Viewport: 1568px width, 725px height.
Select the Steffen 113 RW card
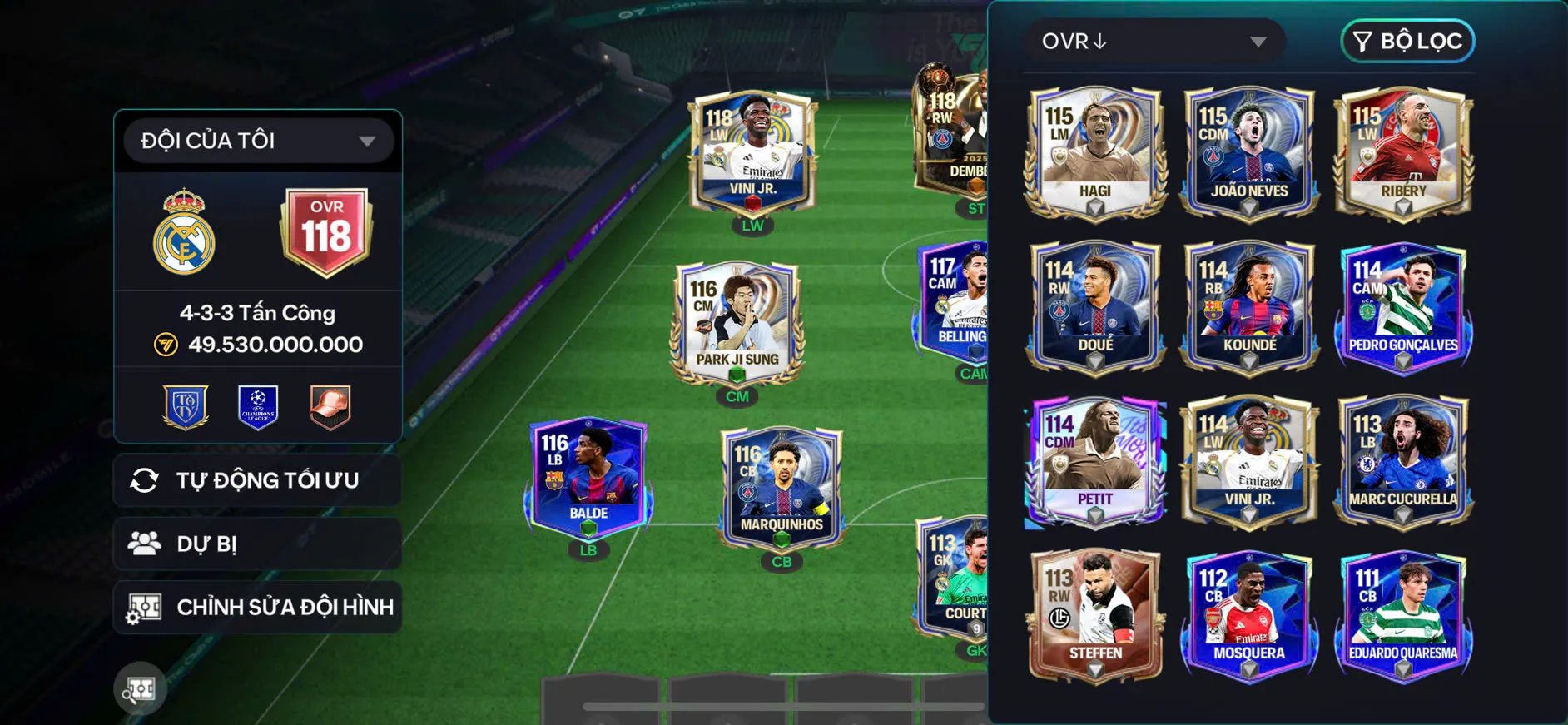click(x=1095, y=614)
